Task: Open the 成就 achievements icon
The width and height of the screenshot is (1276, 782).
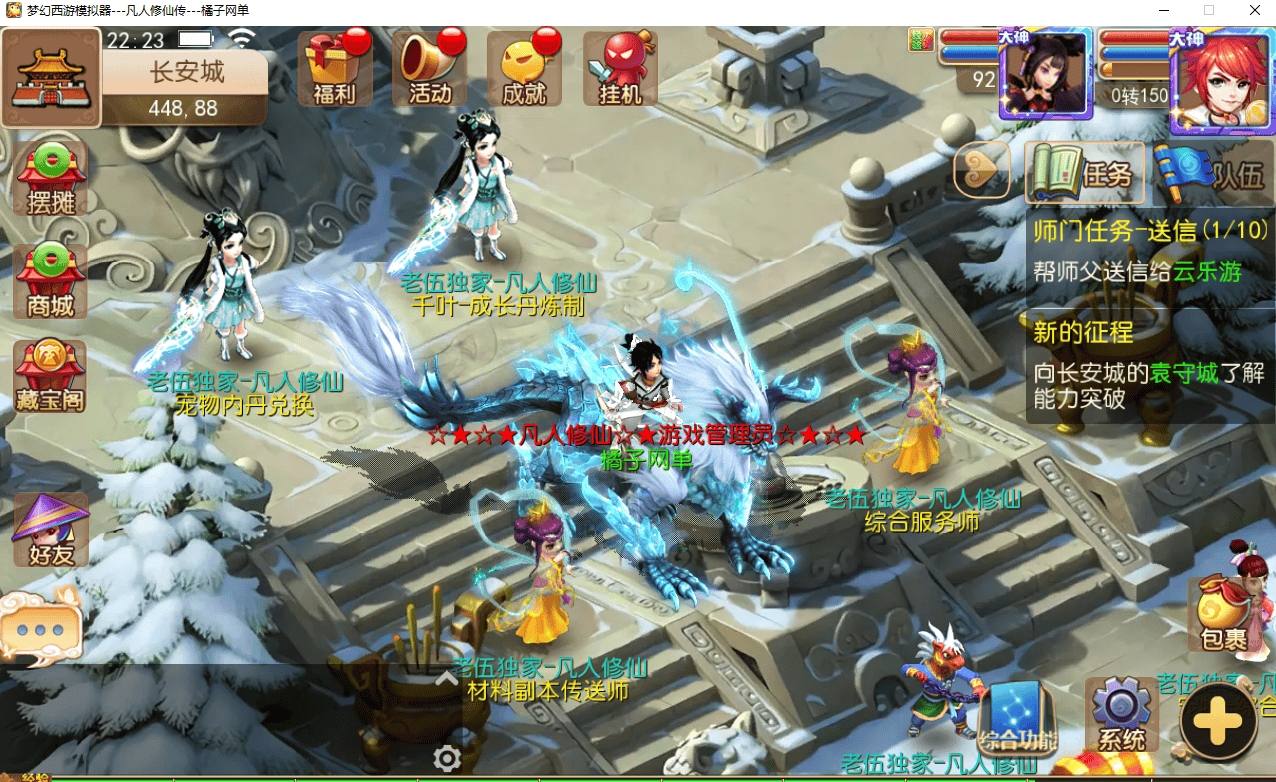Action: coord(524,70)
